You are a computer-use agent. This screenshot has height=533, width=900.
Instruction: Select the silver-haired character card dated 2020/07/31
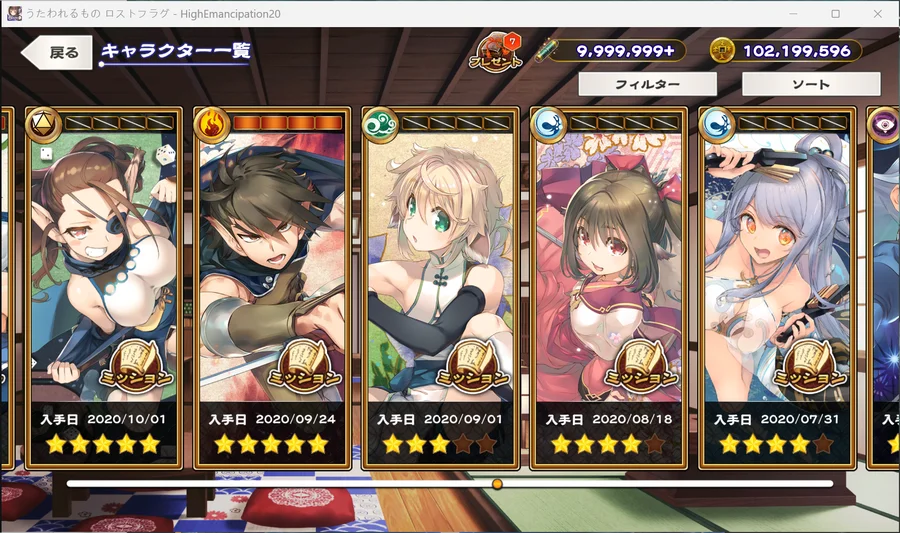(778, 285)
